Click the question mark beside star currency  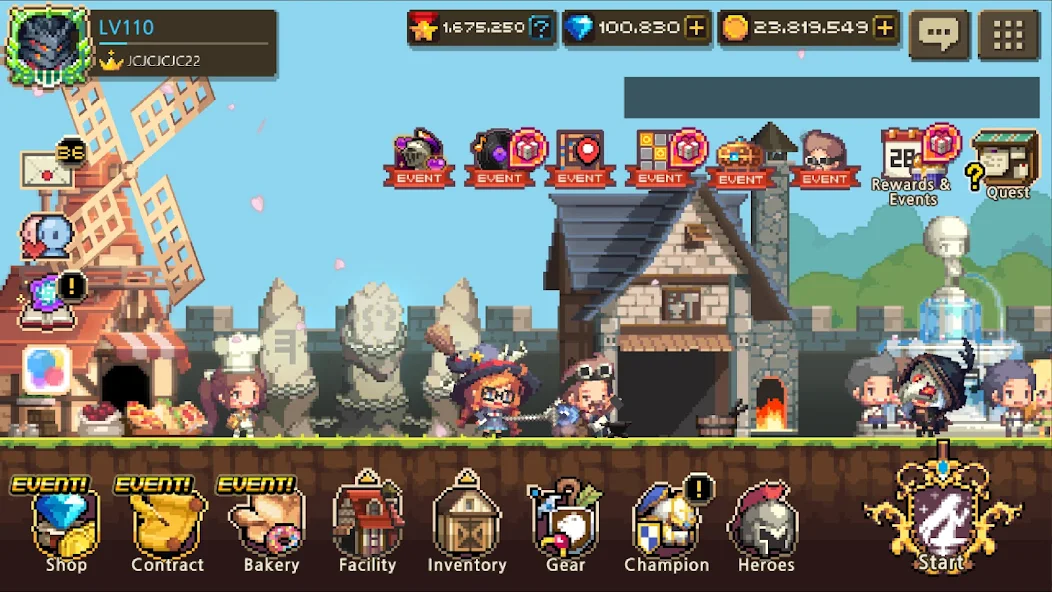click(x=541, y=29)
